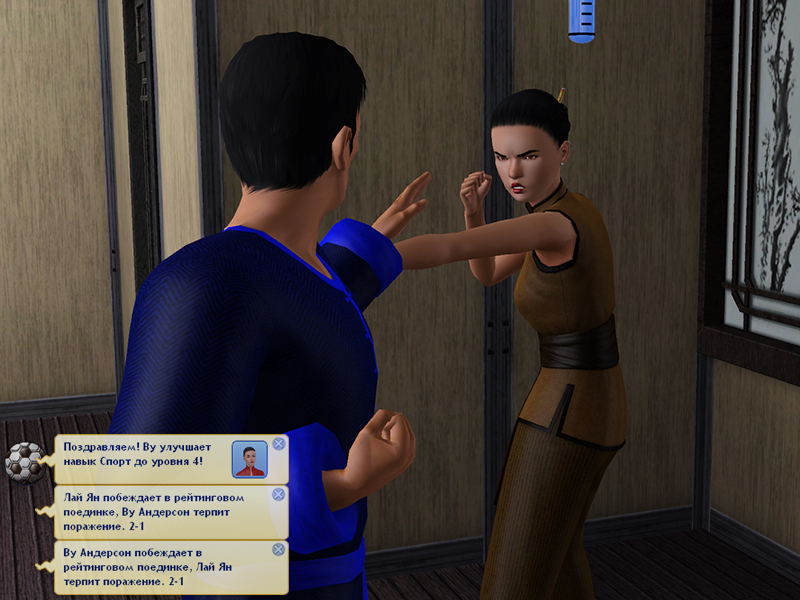Close the Спорт level 4 skill notification
The height and width of the screenshot is (600, 800).
pyautogui.click(x=279, y=444)
